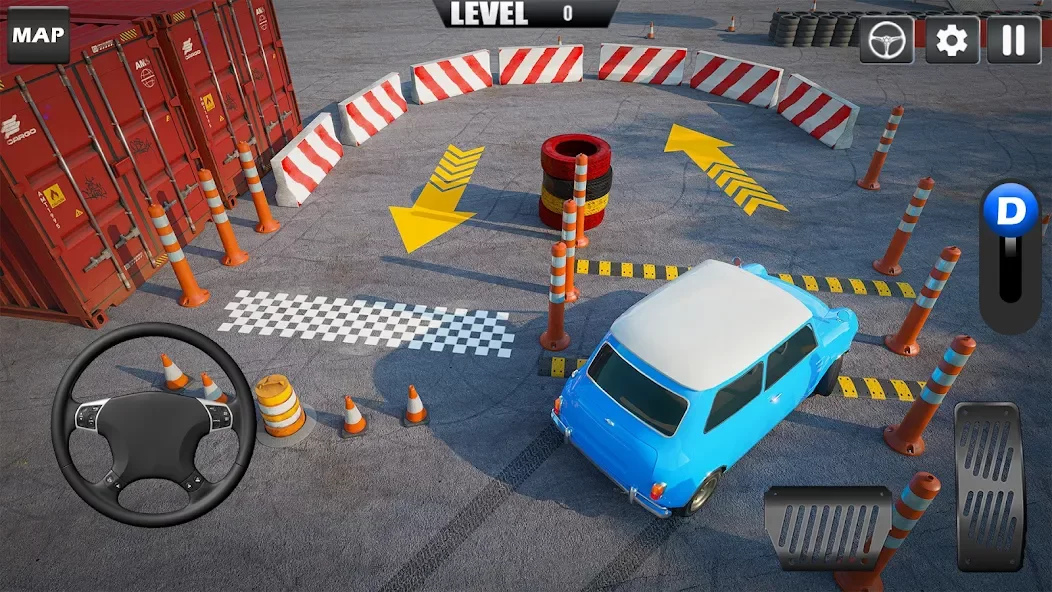Hit the tall accelerator pedal
Screen dimensions: 1052x592
click(990, 485)
